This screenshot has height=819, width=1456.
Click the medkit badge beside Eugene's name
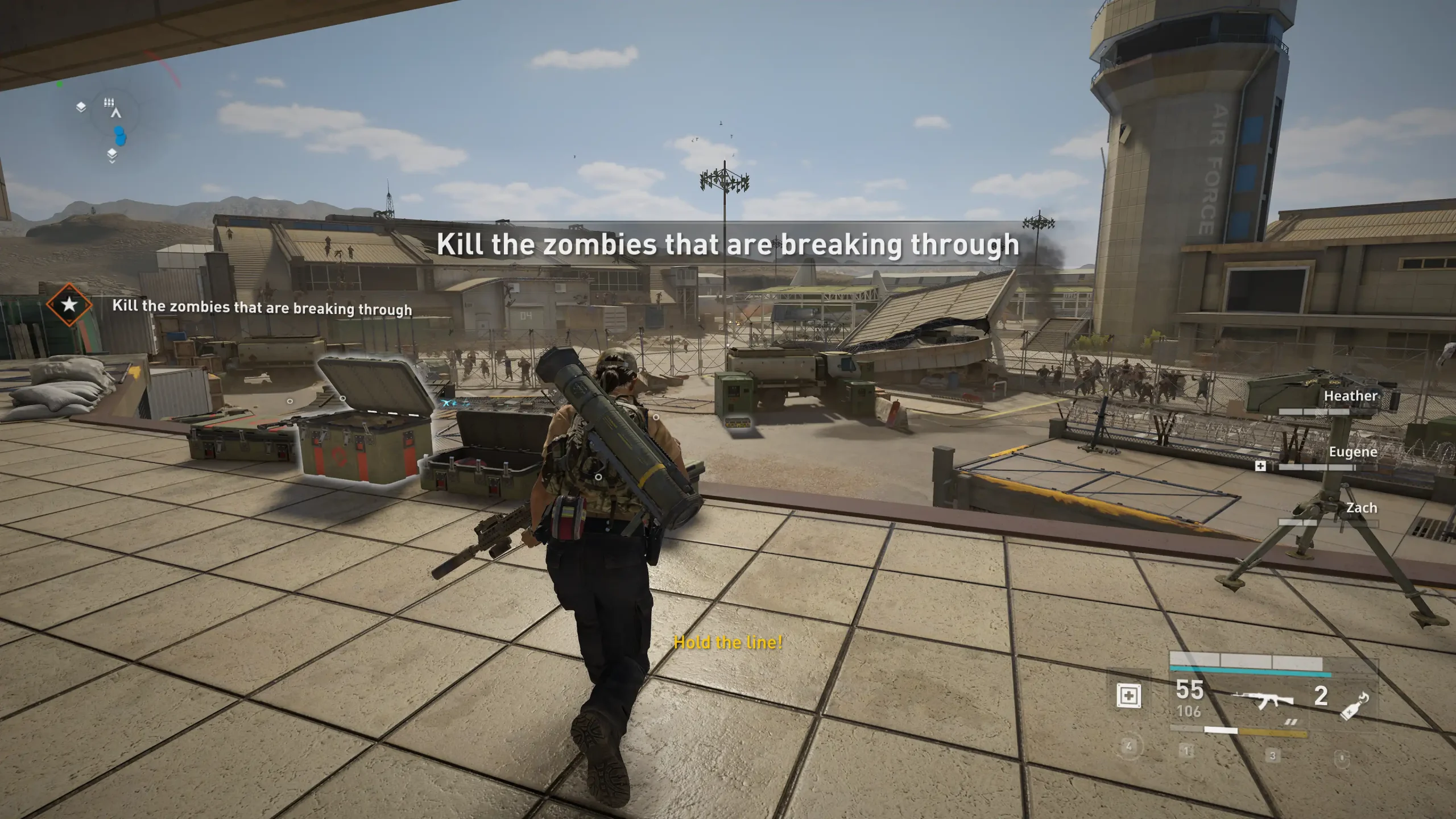coord(1260,466)
